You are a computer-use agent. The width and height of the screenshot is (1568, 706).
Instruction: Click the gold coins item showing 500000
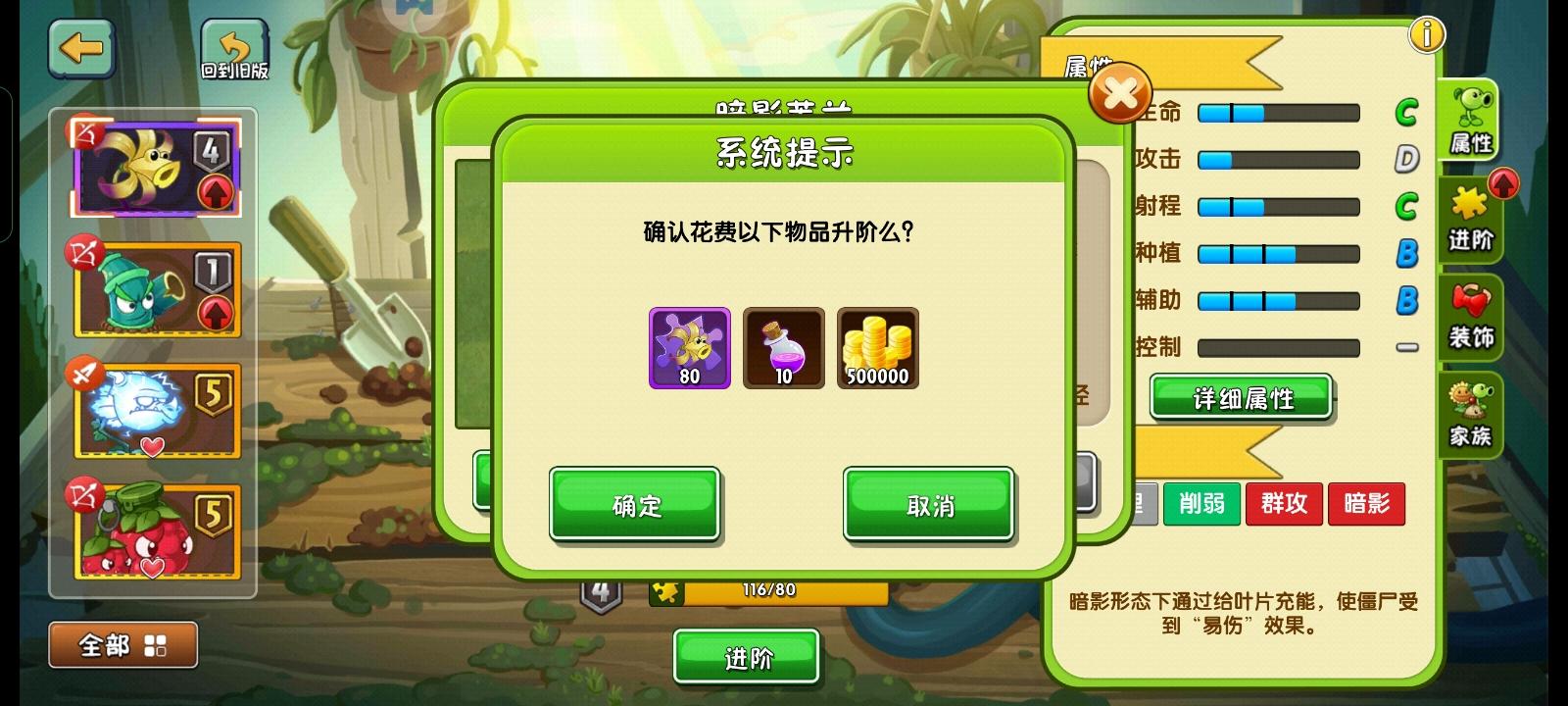point(876,345)
